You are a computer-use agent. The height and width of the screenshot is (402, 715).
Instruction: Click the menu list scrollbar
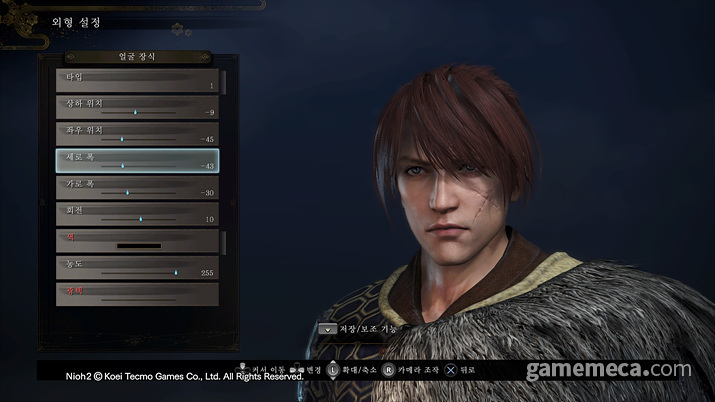coord(224,160)
